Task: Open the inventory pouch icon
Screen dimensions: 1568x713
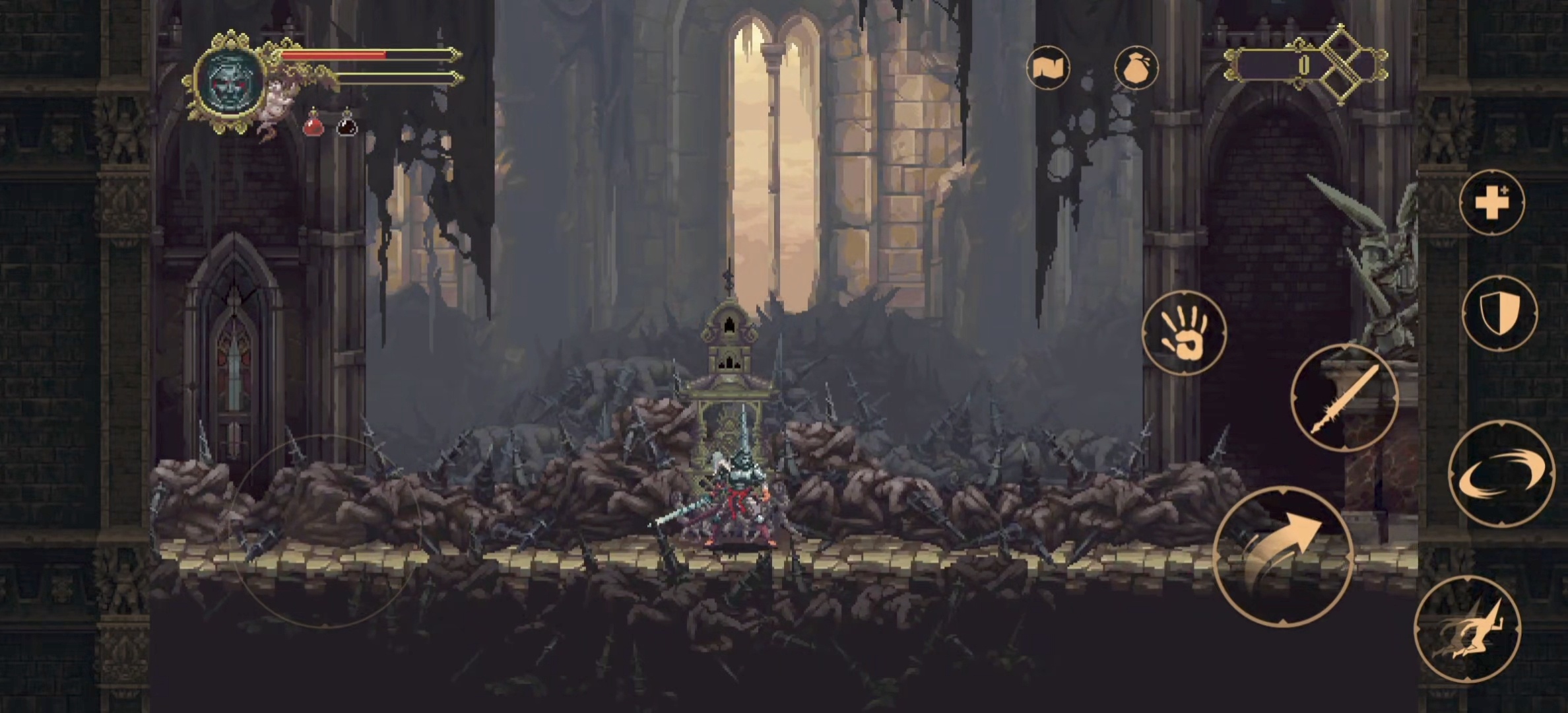Action: point(1136,67)
